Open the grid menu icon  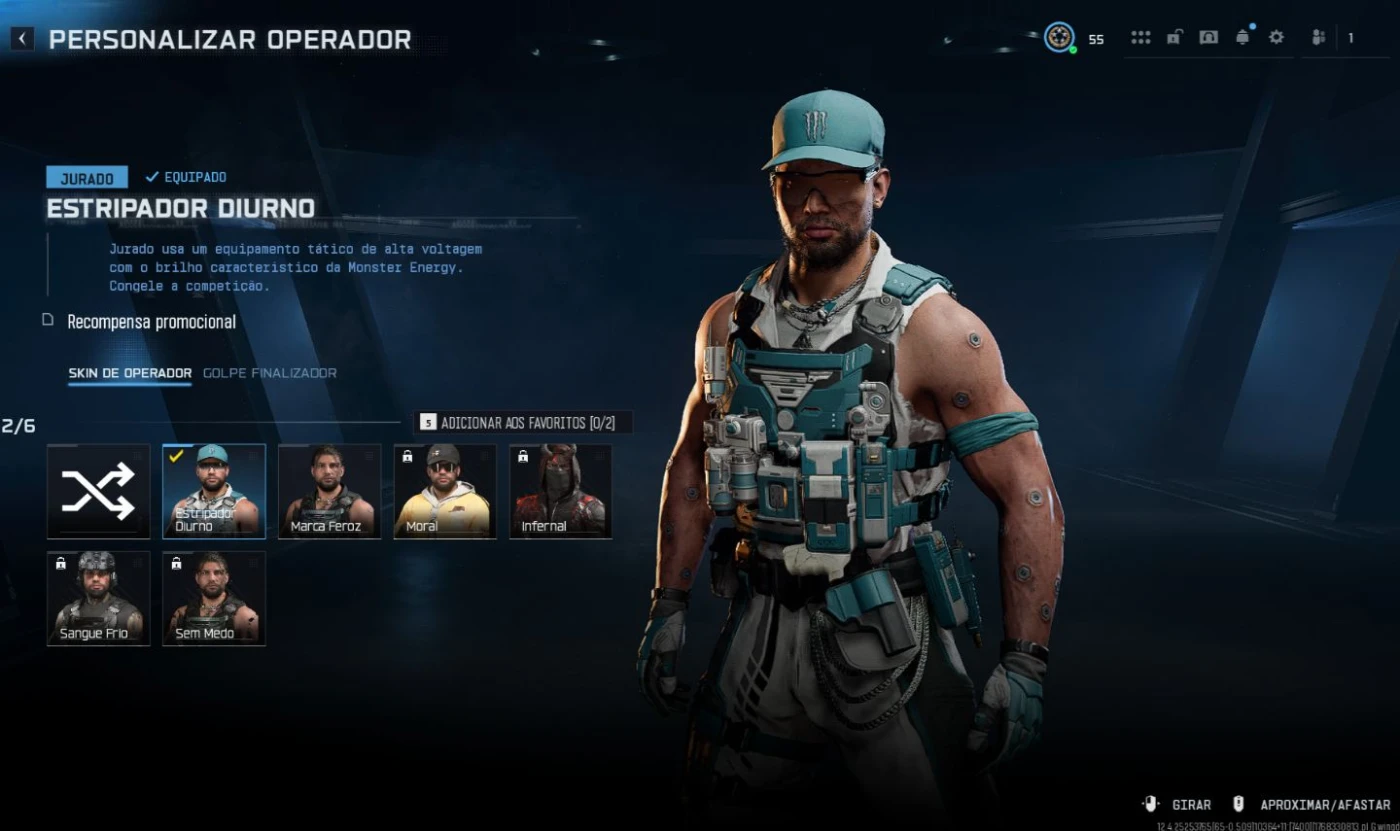tap(1140, 38)
